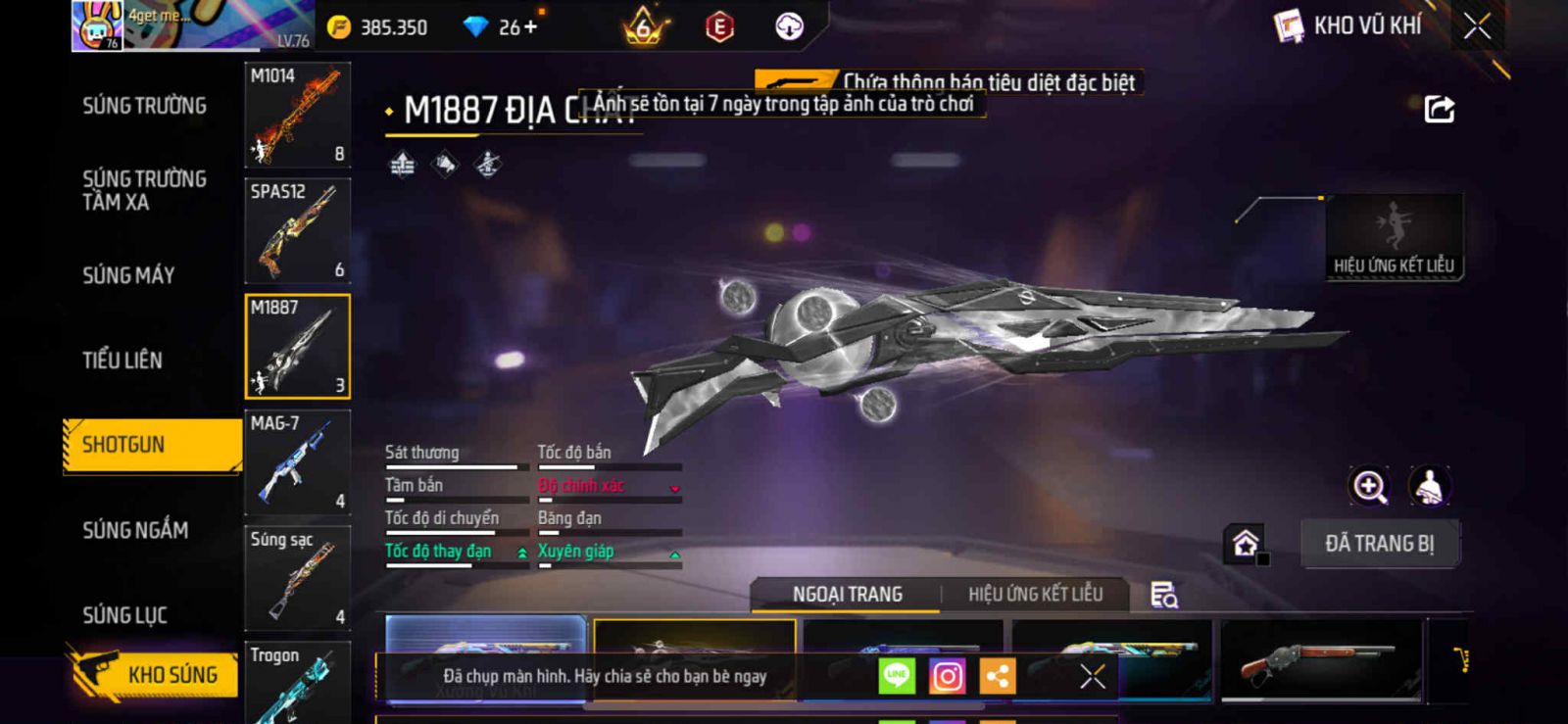Switch to the Tiểu Liên category
Viewport: 1568px width, 724px height.
click(122, 361)
